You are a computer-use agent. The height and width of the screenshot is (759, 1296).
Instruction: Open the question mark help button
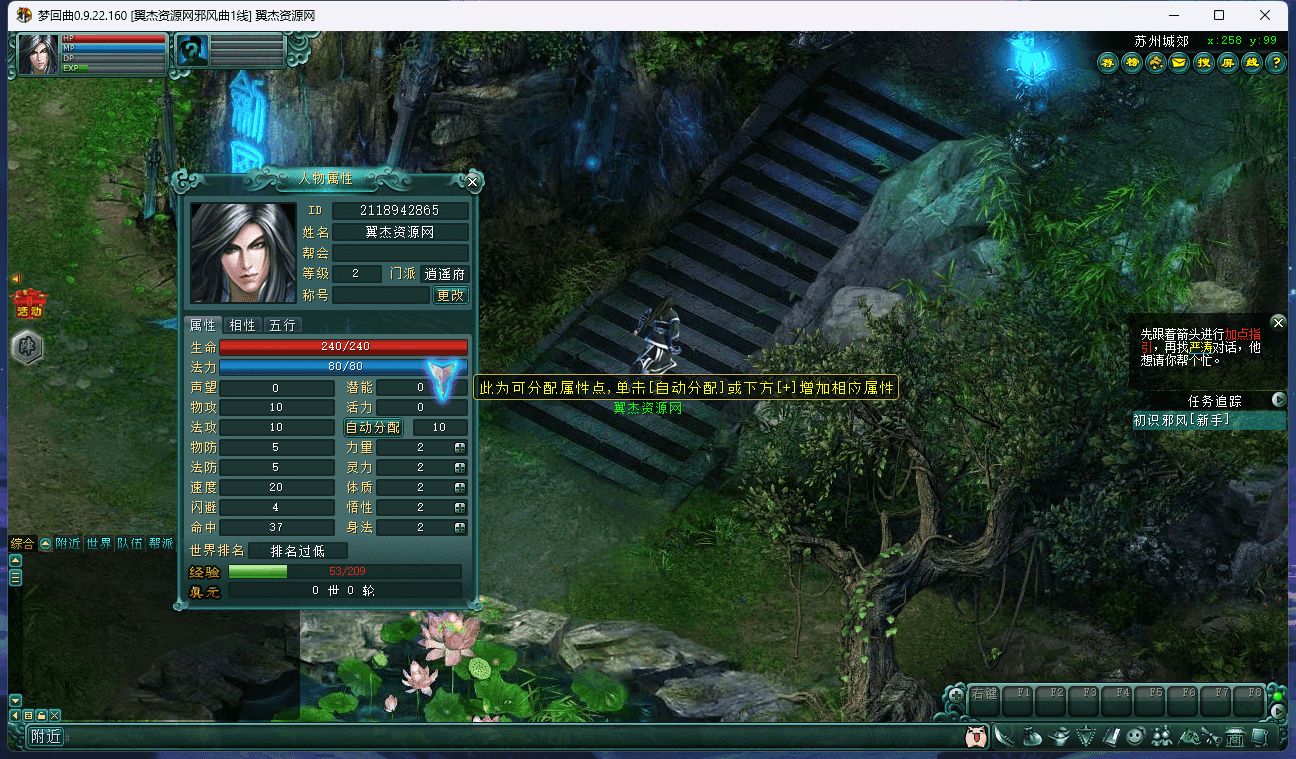pos(1276,63)
